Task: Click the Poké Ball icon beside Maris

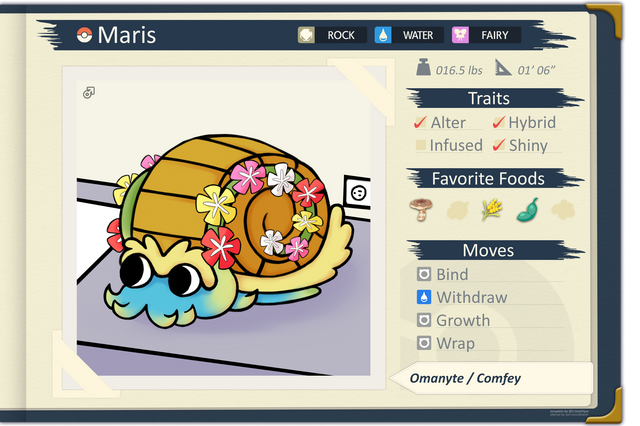Action: 84,36
